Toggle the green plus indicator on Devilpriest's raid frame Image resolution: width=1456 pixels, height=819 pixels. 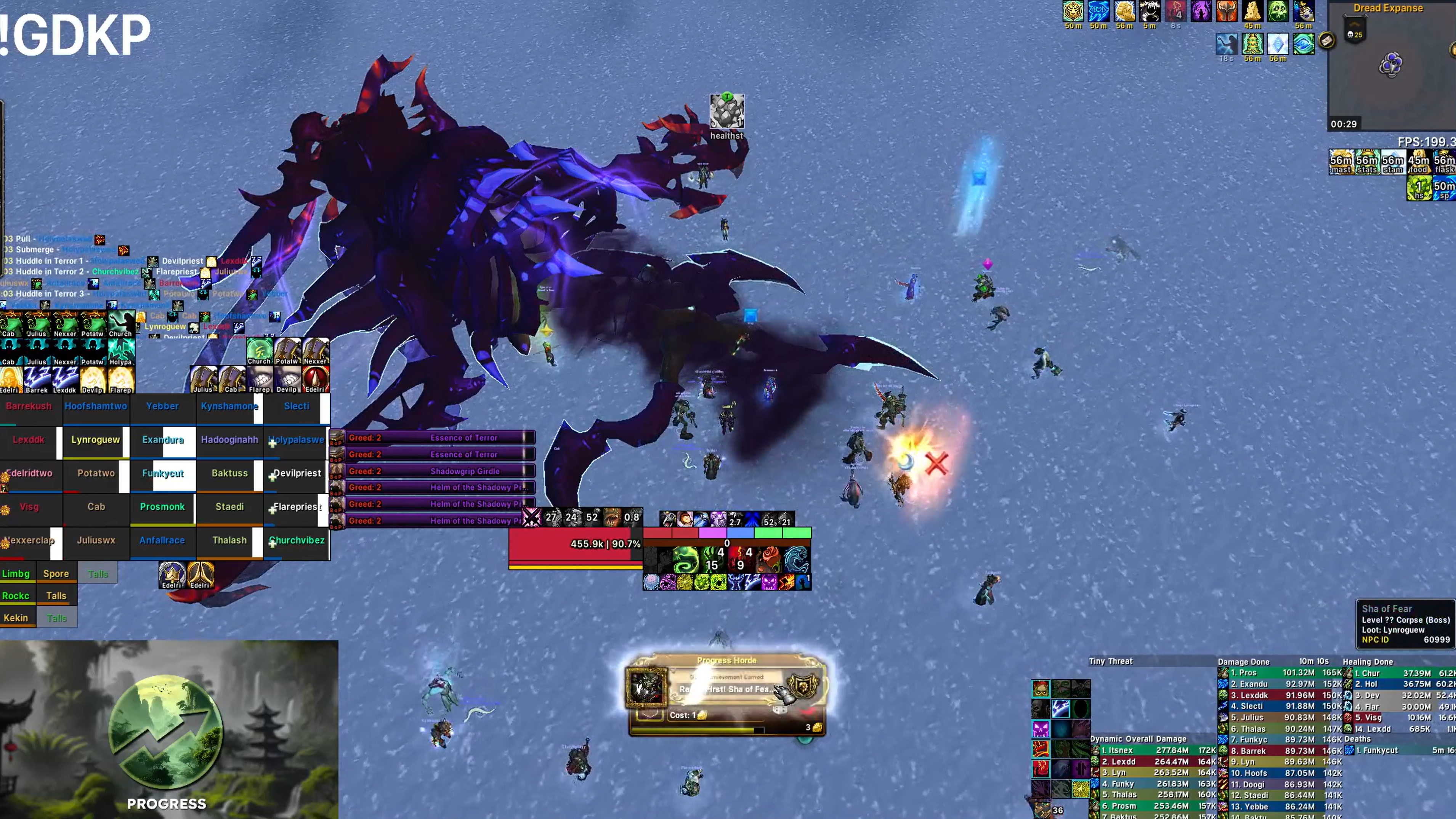273,477
